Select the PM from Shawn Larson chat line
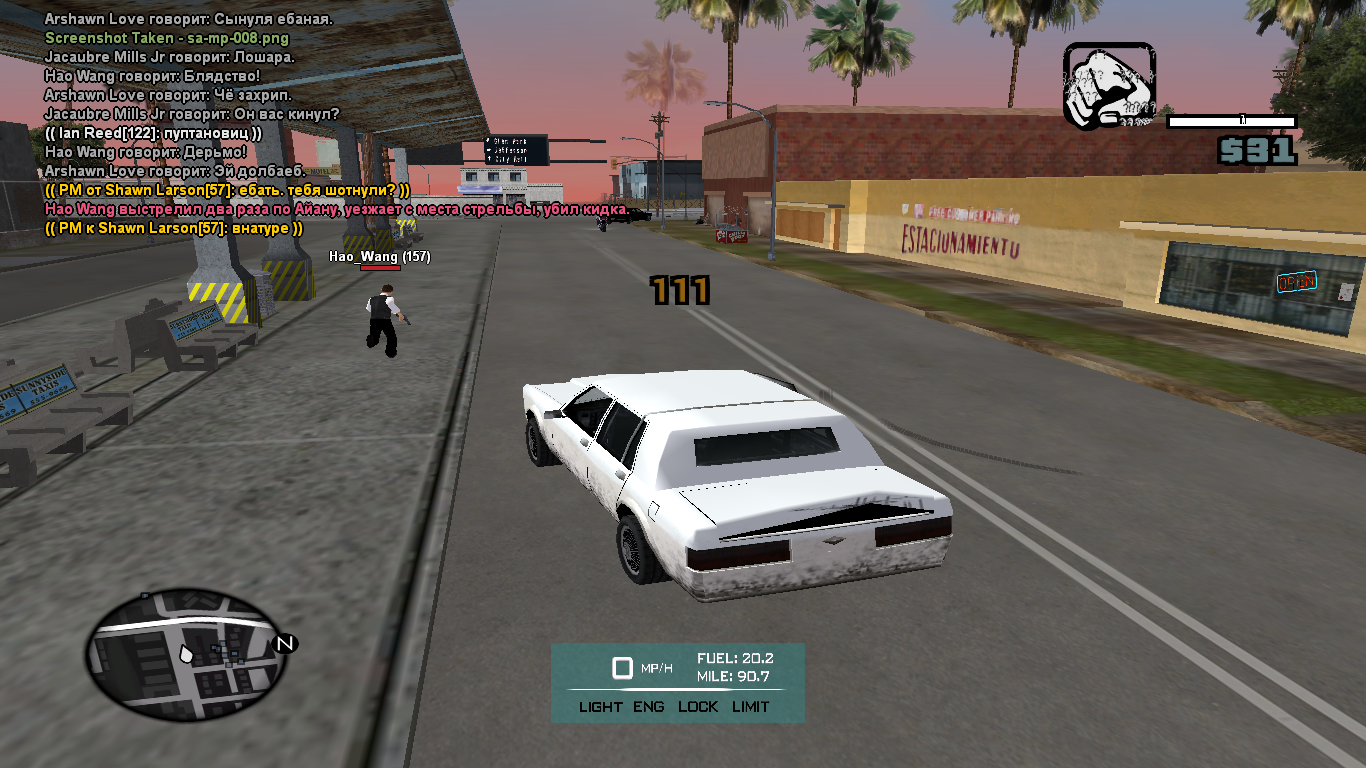 [228, 190]
